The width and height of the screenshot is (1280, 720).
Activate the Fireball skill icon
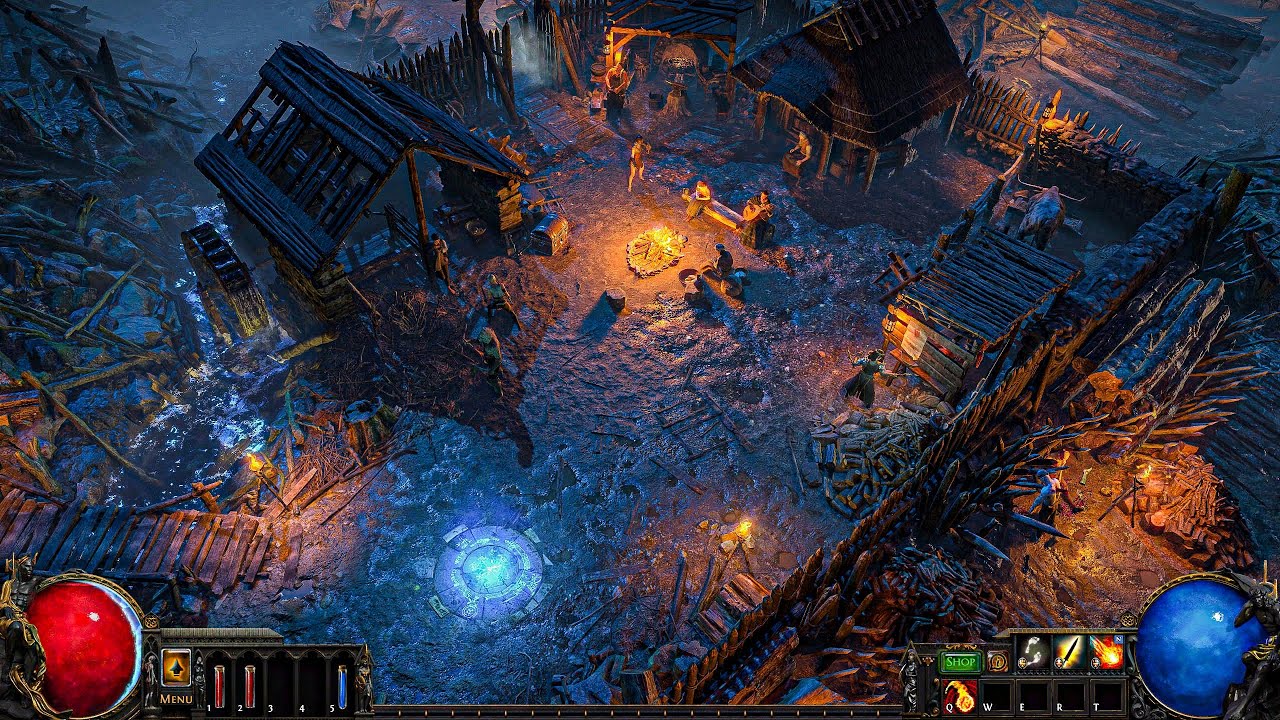point(1107,652)
